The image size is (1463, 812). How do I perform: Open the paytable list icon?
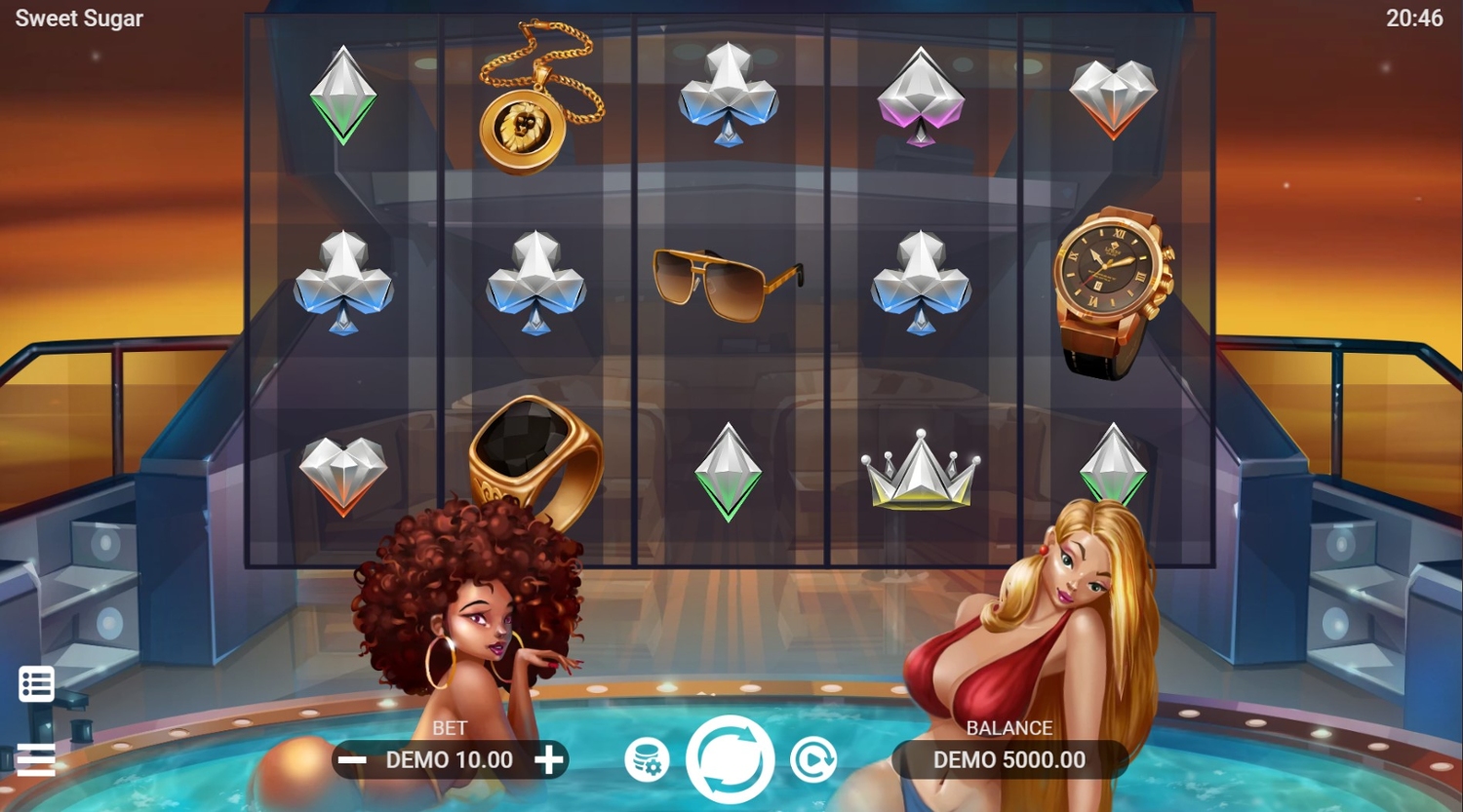click(37, 684)
